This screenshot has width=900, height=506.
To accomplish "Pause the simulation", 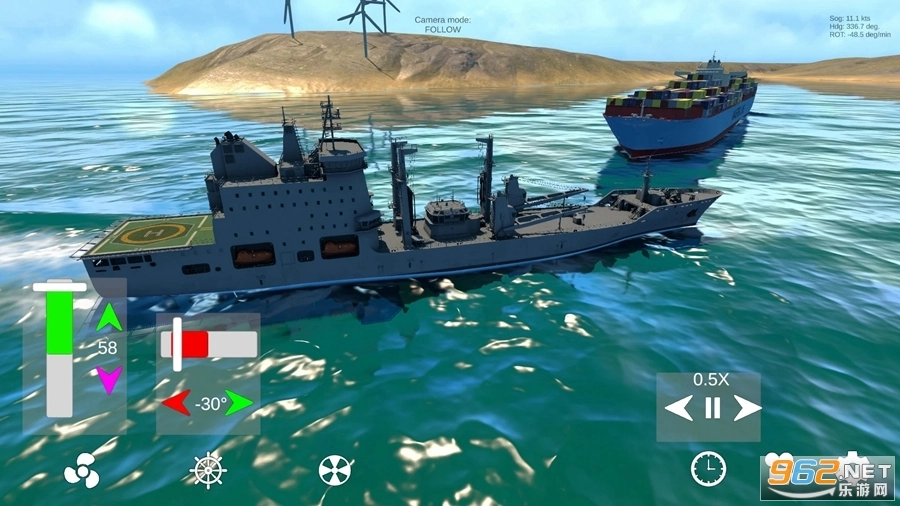I will point(712,408).
